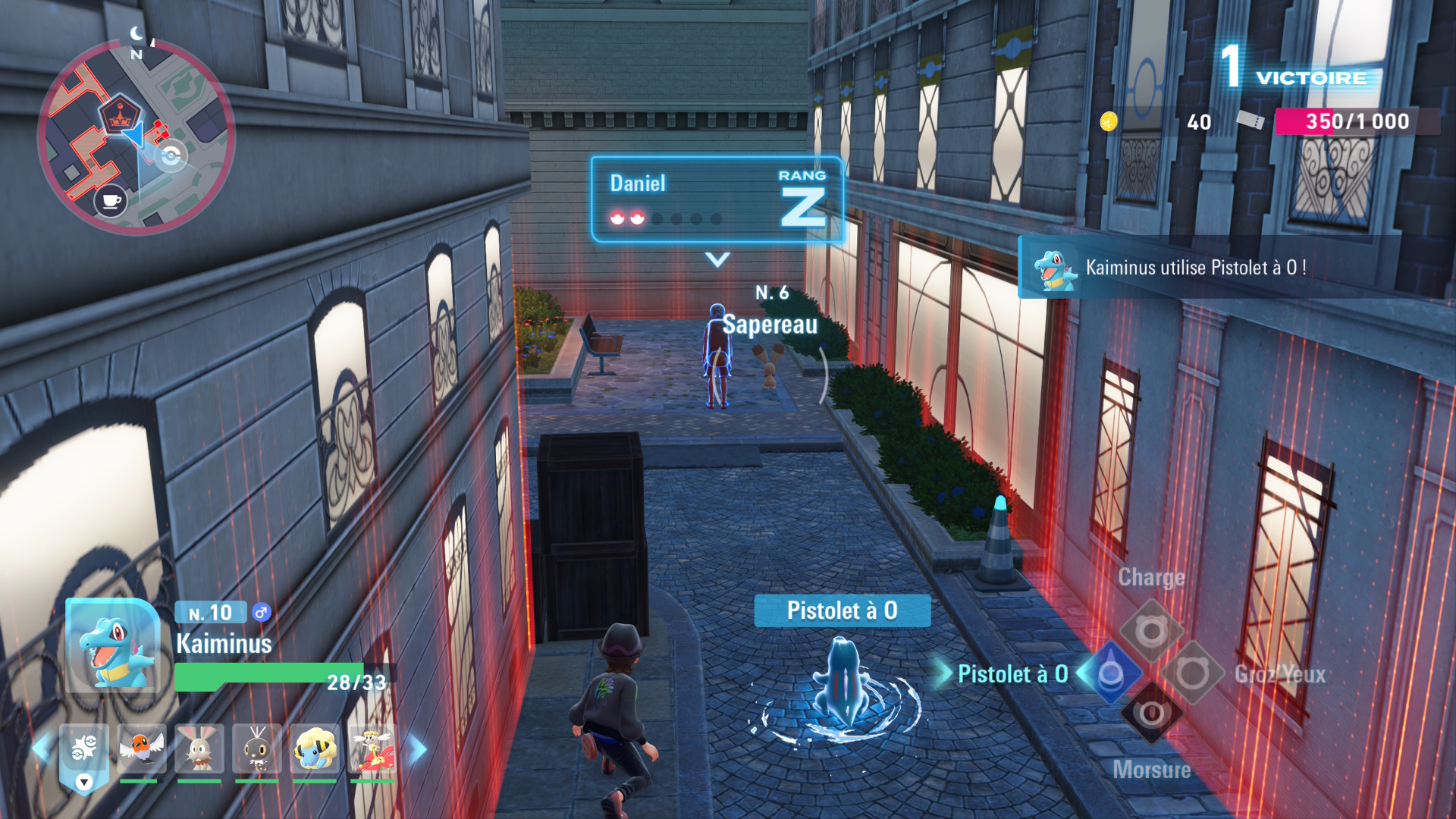This screenshot has width=1456, height=819.
Task: Switch to the black round-eyed Pokémon
Action: (x=256, y=748)
